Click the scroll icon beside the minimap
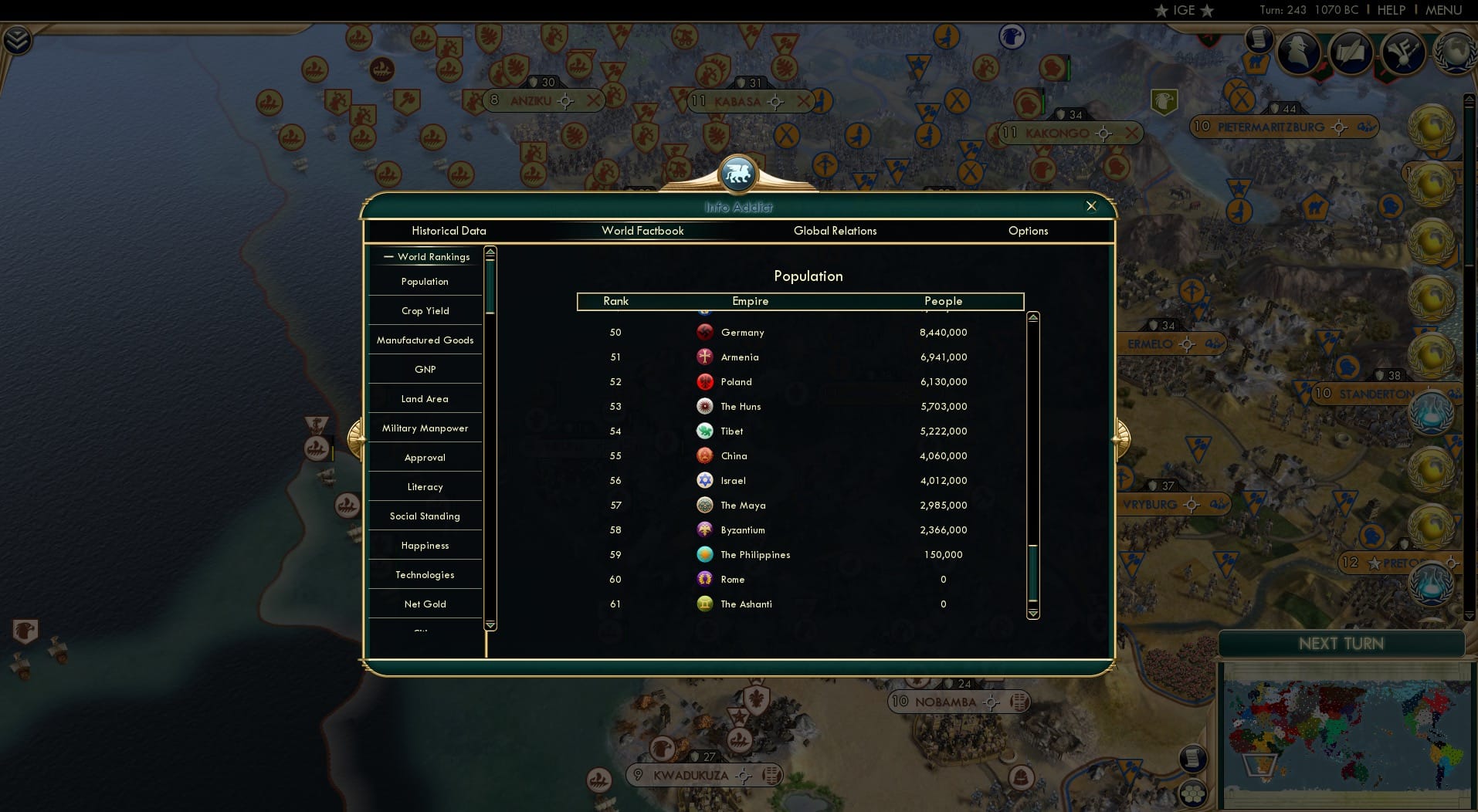Image resolution: width=1478 pixels, height=812 pixels. pyautogui.click(x=1193, y=759)
